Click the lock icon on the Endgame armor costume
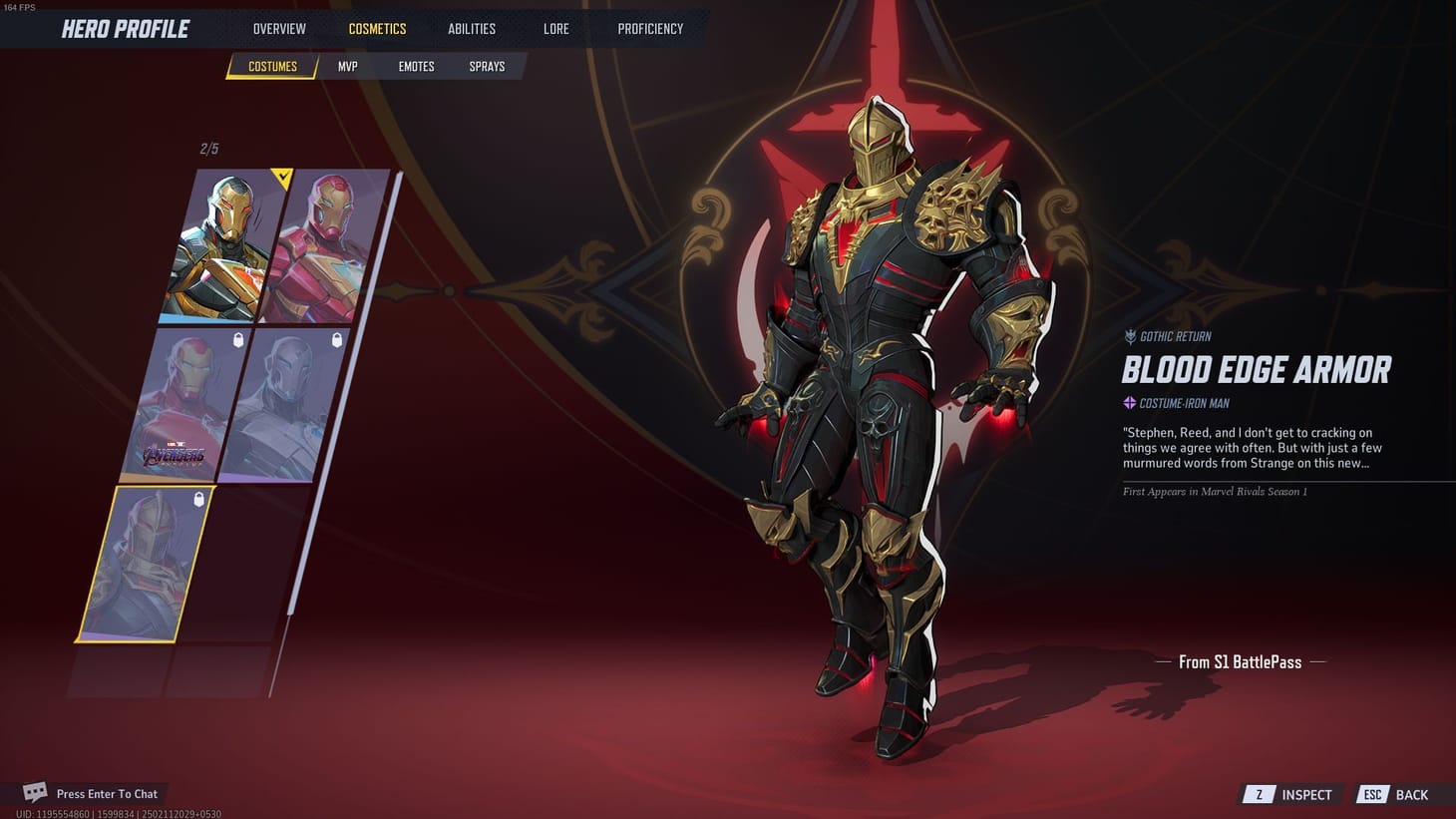 (237, 340)
